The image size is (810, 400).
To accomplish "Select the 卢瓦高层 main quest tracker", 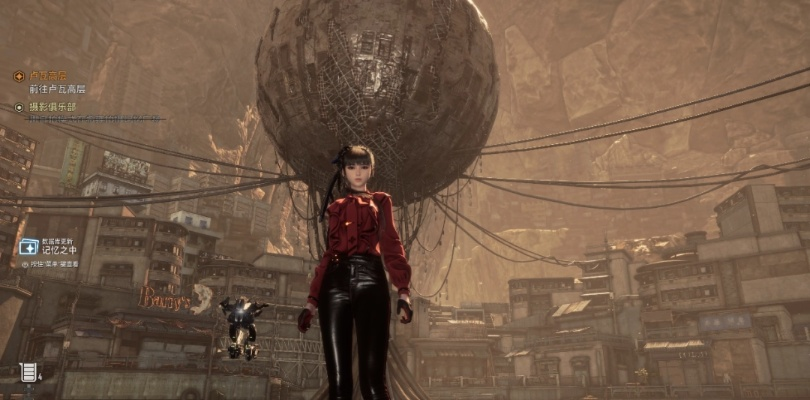I will (48, 75).
